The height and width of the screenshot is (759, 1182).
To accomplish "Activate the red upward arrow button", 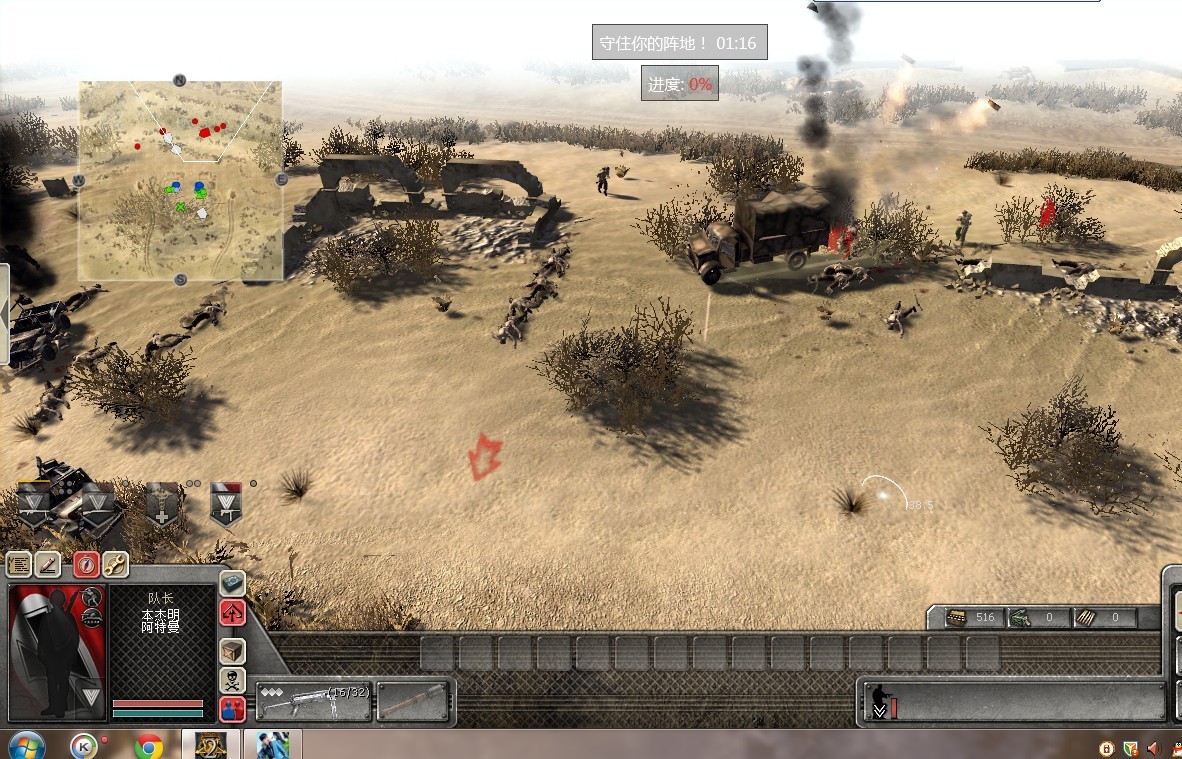I will pyautogui.click(x=232, y=613).
